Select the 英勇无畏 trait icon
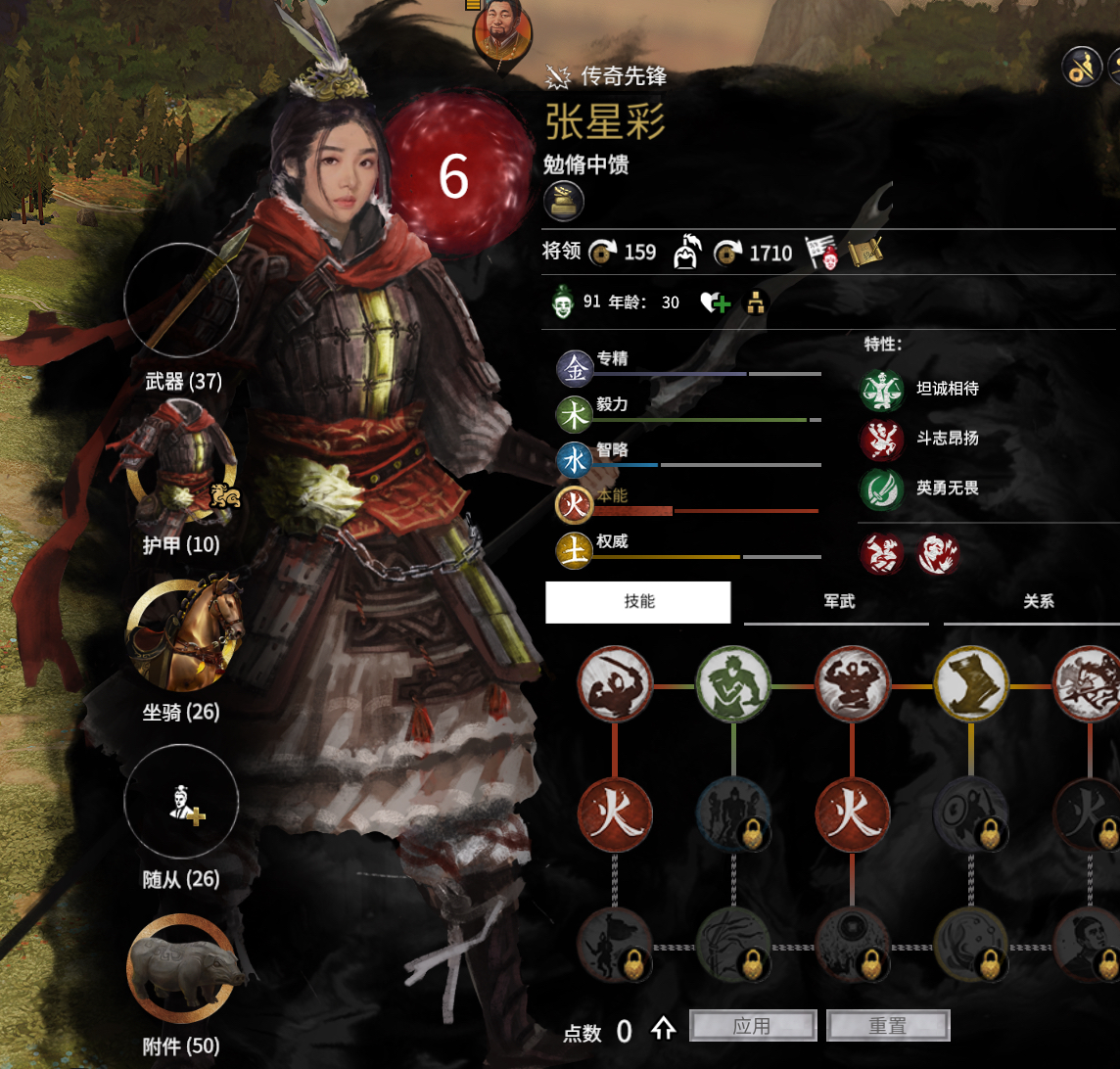 pos(880,488)
